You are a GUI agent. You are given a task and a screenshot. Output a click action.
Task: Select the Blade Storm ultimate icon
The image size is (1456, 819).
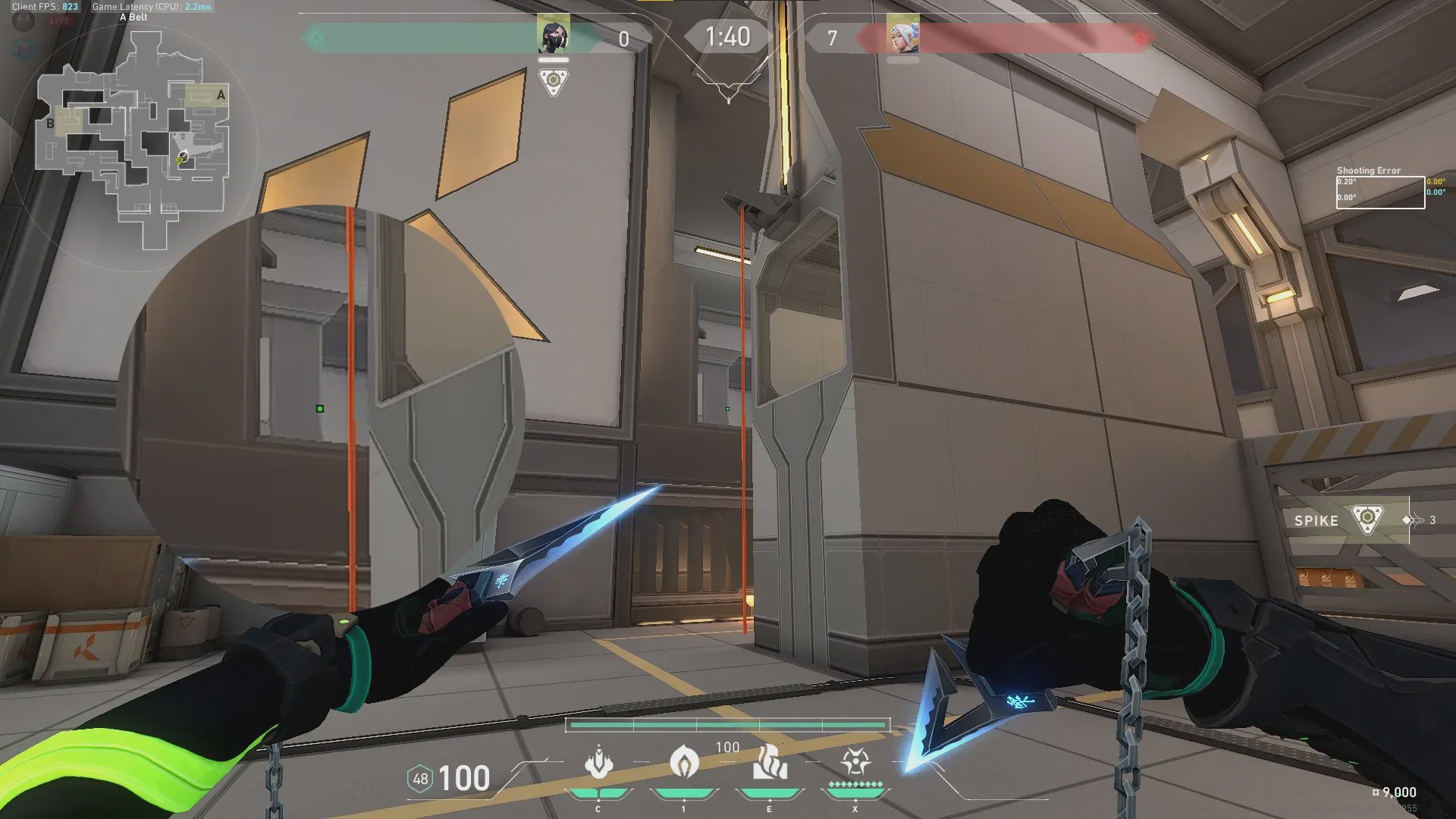[855, 762]
